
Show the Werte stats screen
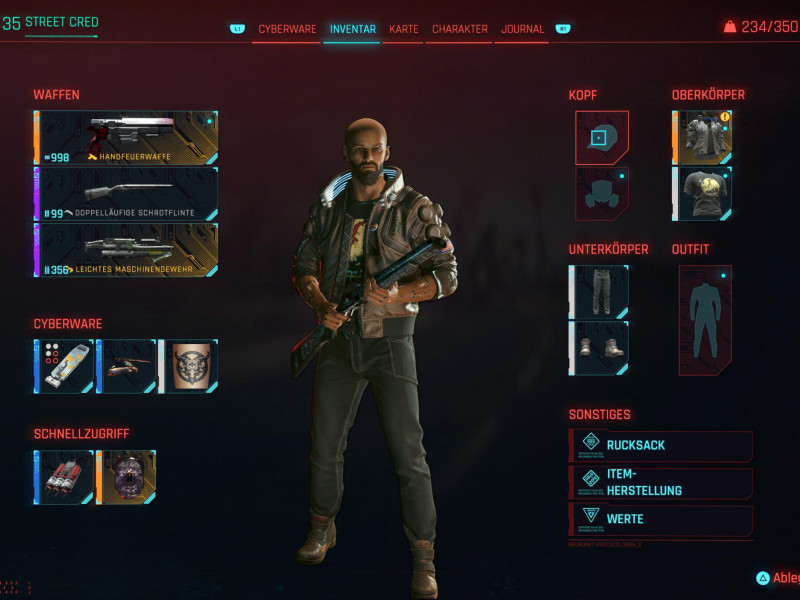[x=662, y=519]
